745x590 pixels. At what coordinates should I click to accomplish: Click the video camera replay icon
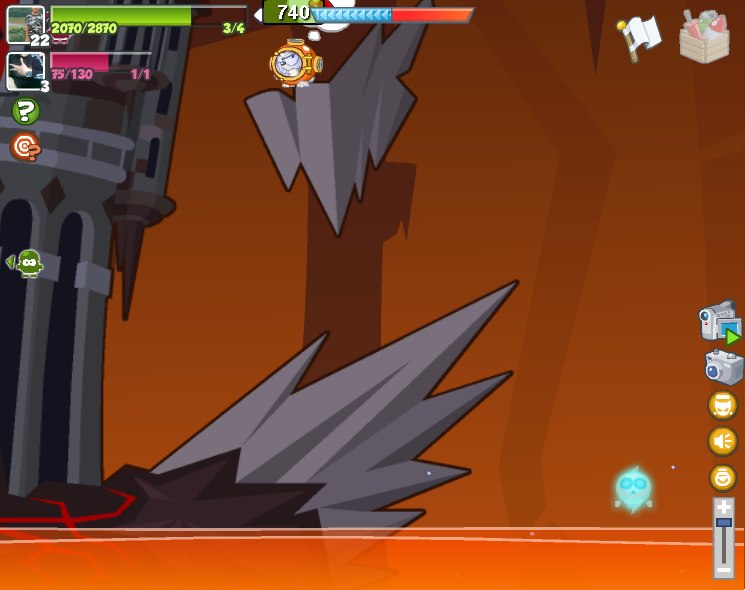coord(719,323)
